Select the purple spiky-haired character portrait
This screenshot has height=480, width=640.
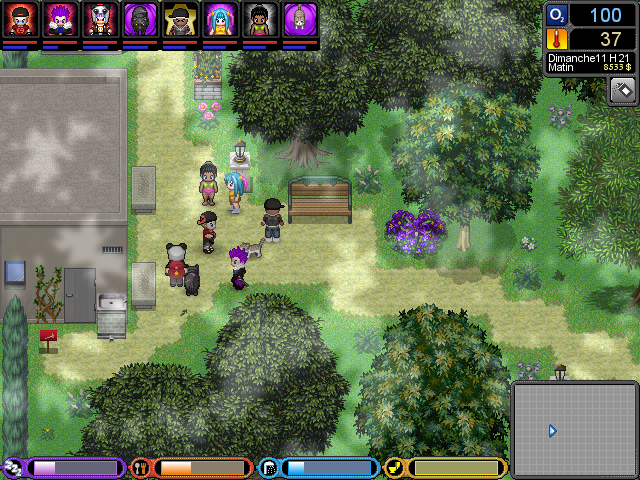60,20
